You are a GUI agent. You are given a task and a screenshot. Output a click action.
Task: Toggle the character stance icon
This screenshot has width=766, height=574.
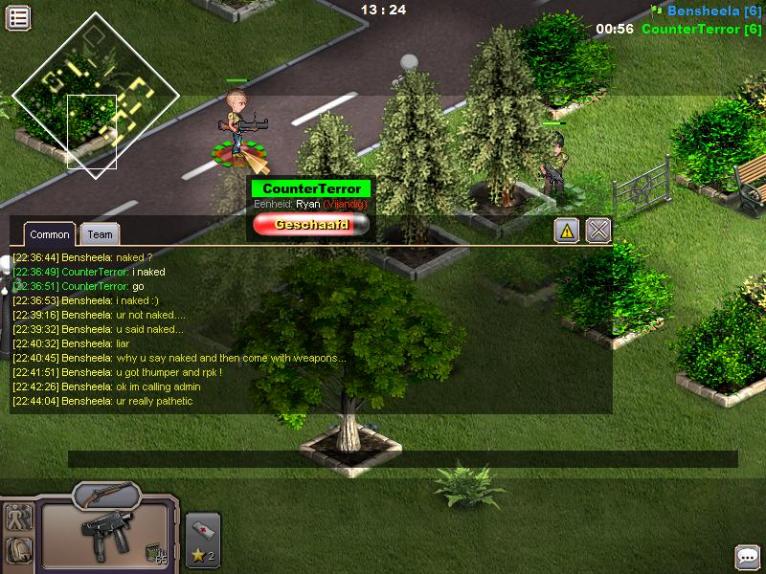[x=19, y=517]
